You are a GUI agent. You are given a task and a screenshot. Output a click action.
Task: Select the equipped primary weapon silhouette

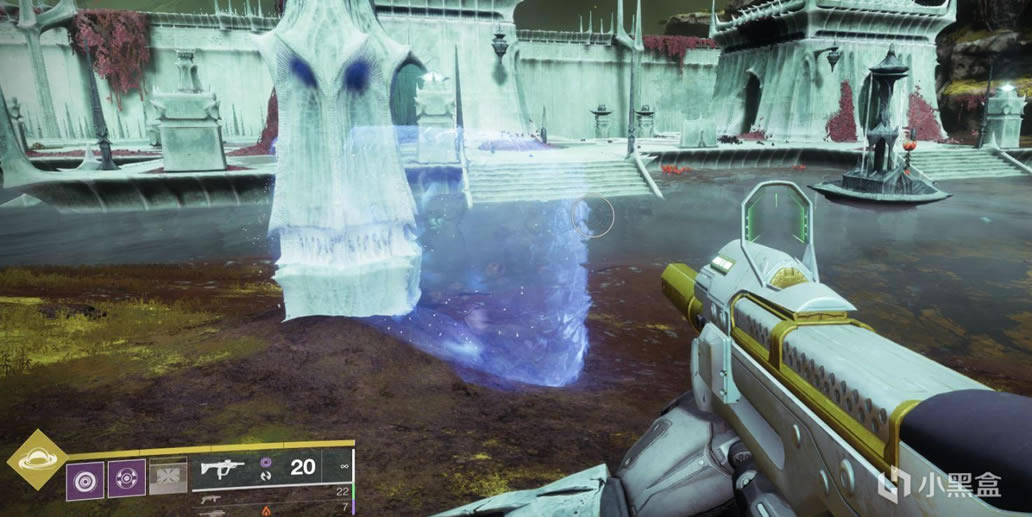tap(223, 468)
